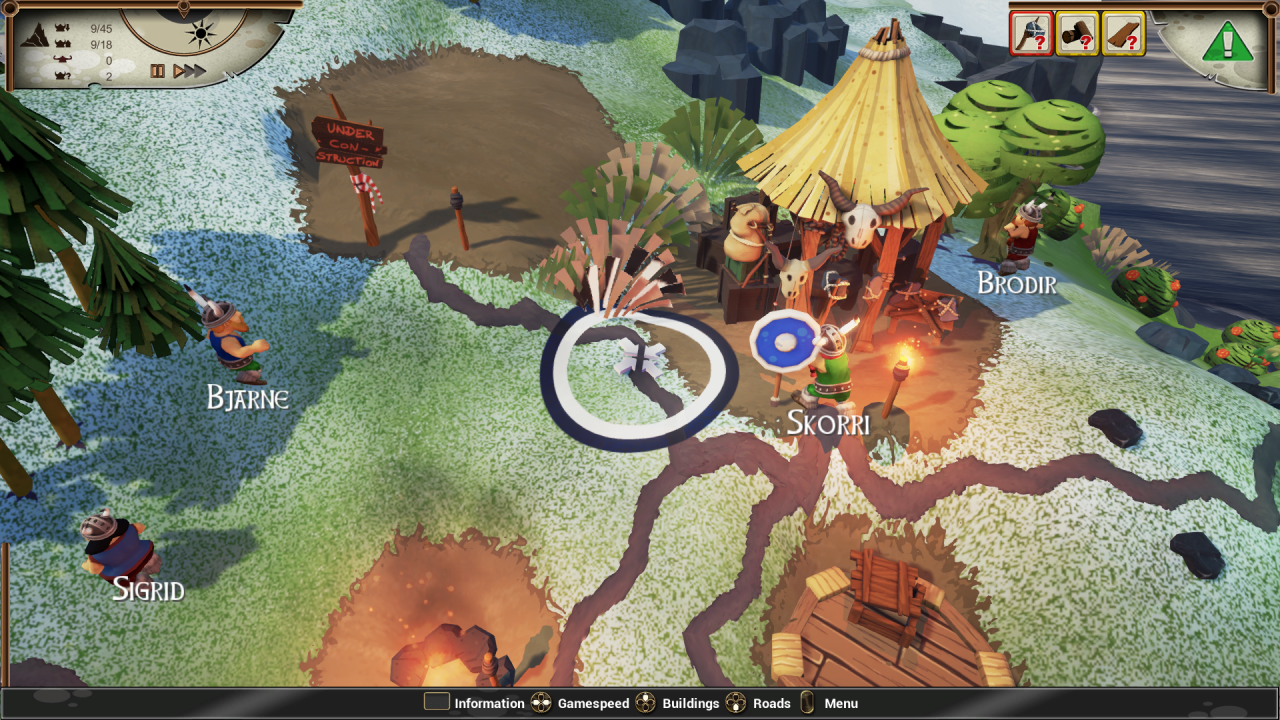Pause the game with the pause button

[x=157, y=71]
